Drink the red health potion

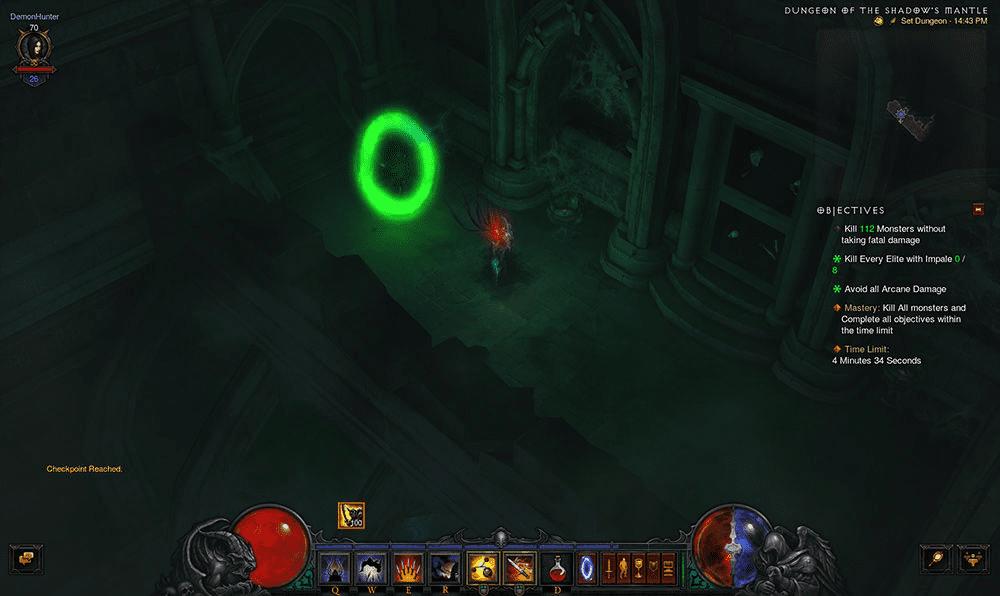pos(557,567)
